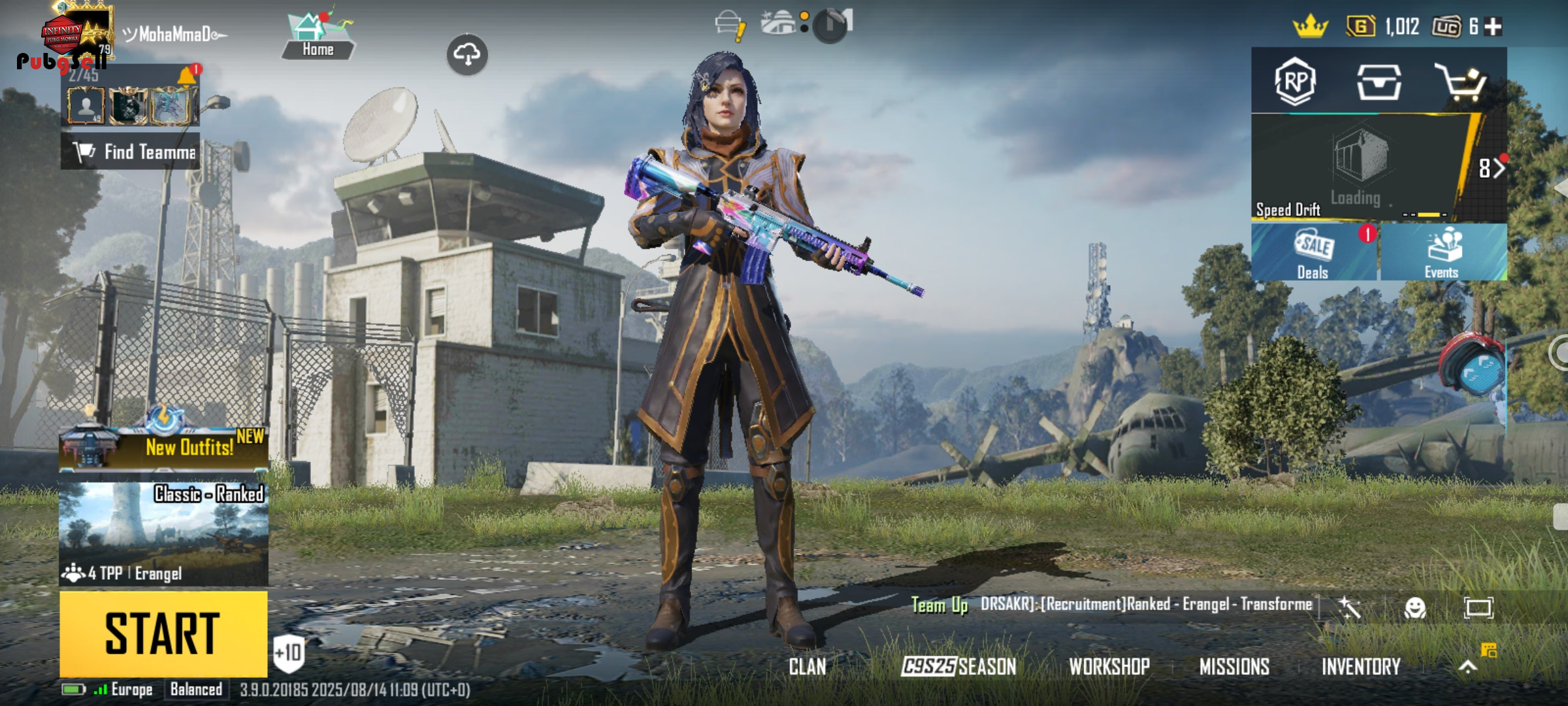Add UC with the plus button
1568x706 pixels.
click(x=1493, y=27)
